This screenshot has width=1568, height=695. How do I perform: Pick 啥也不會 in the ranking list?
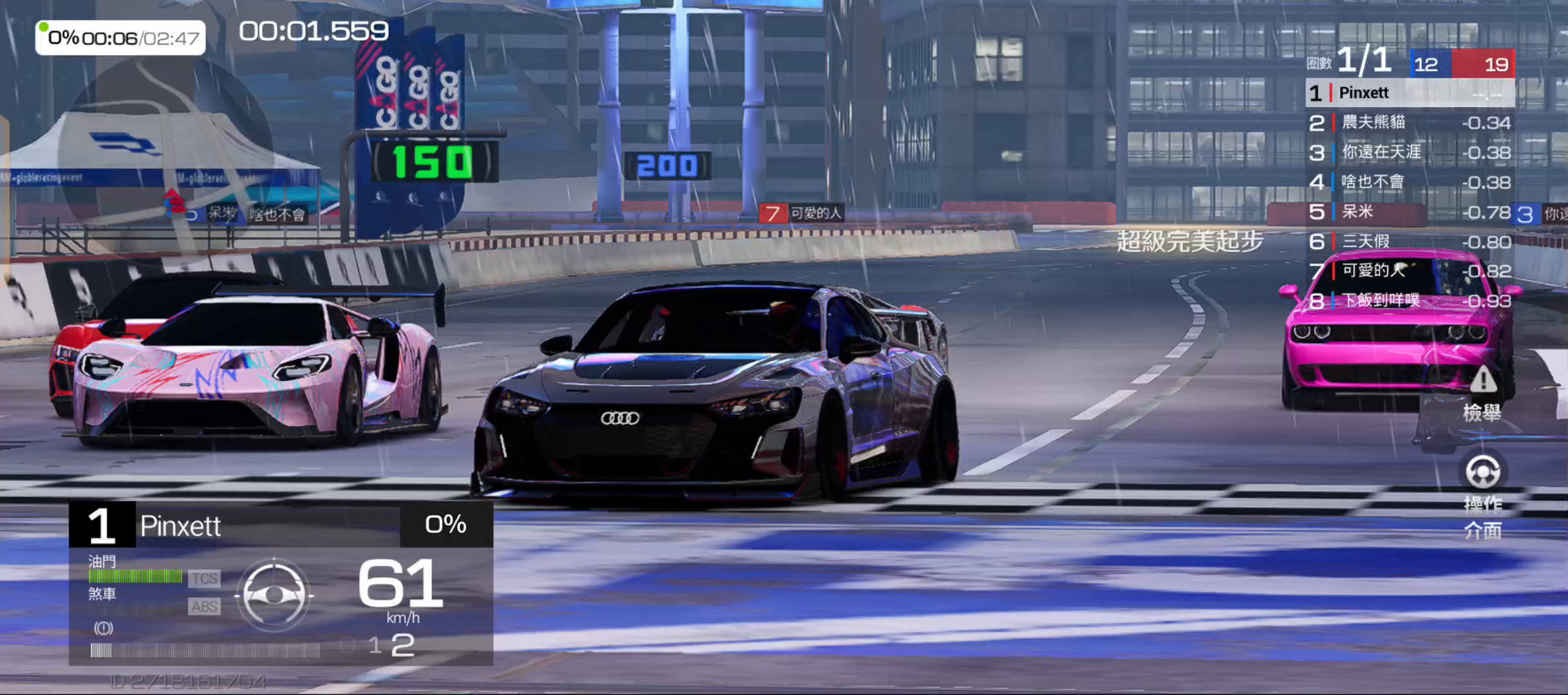coord(1409,182)
